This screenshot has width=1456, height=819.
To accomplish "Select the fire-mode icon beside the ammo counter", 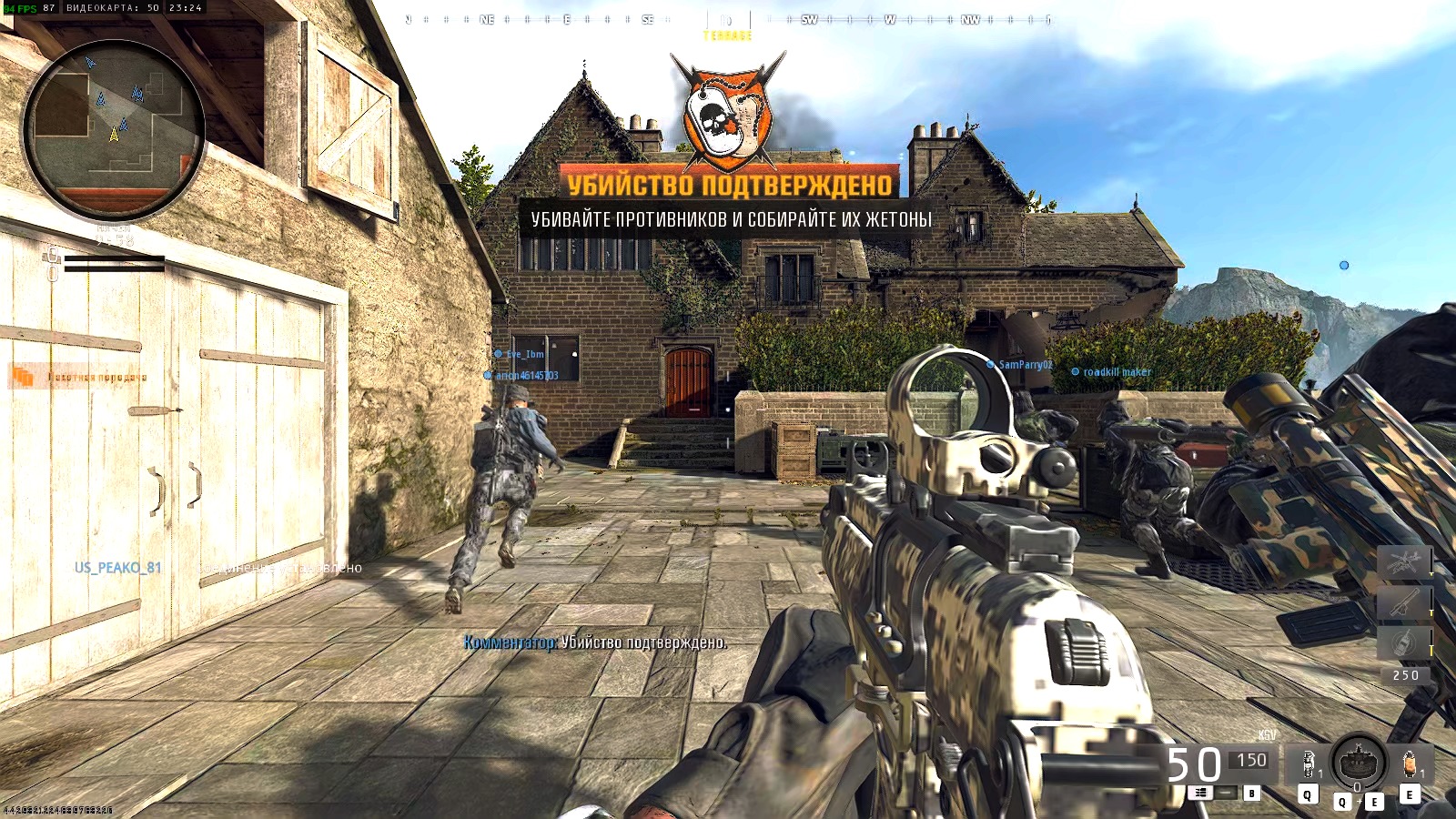I will [1200, 792].
